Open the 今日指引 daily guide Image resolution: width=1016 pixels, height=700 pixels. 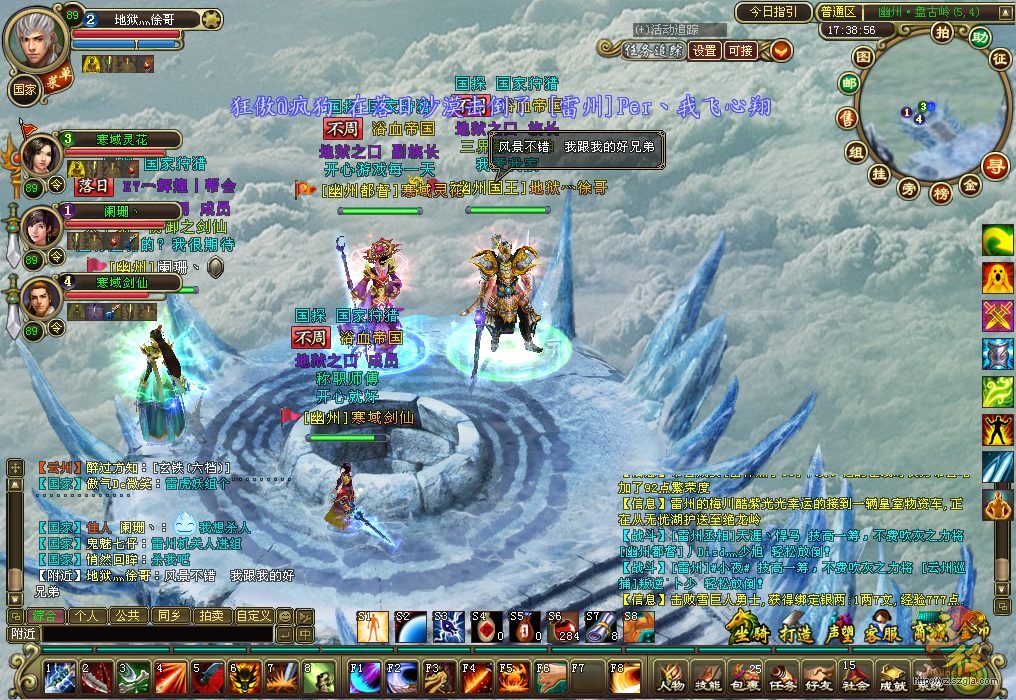tap(773, 12)
